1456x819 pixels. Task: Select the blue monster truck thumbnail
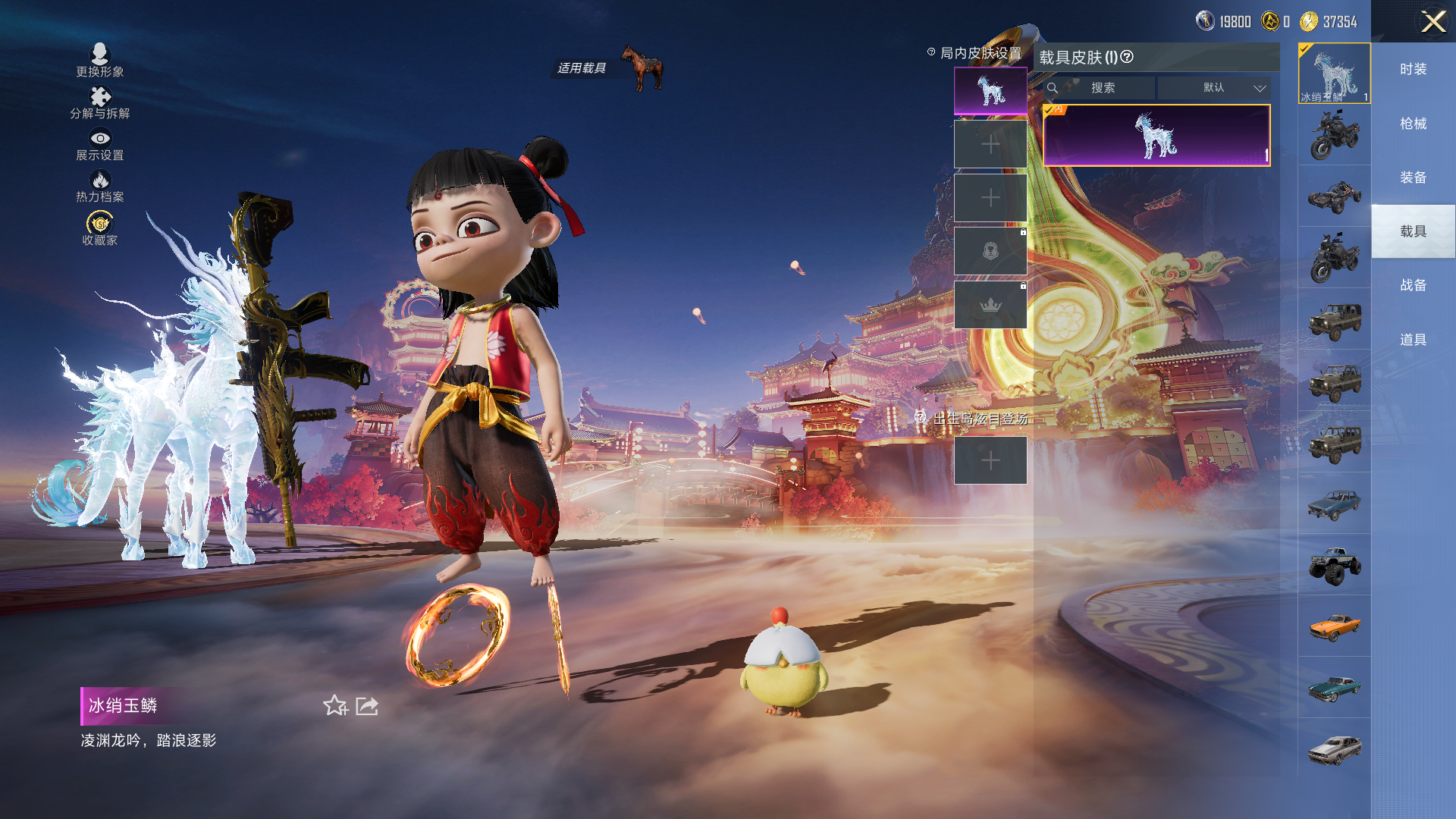pos(1334,565)
